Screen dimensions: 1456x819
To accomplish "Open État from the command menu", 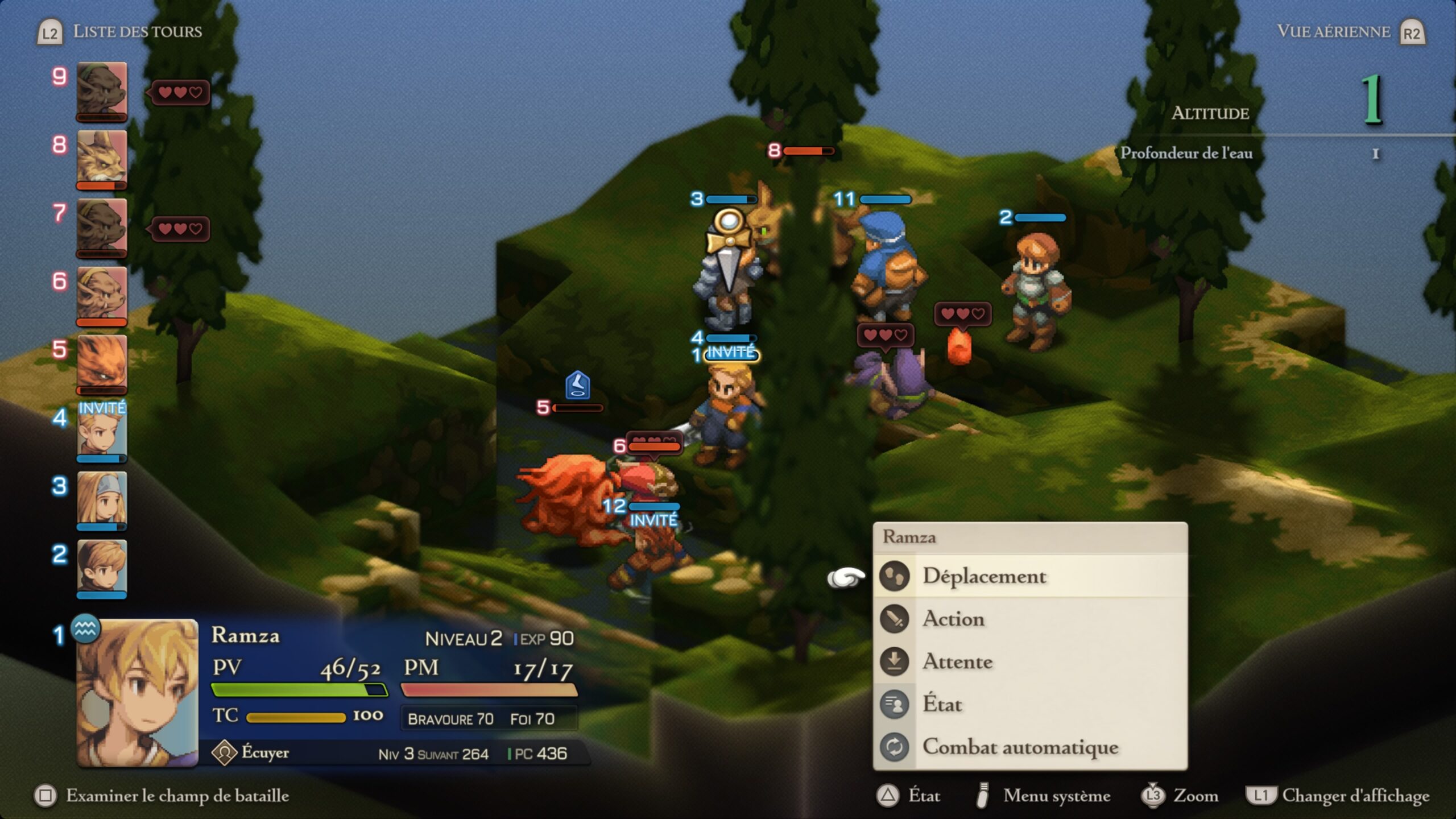I will pos(942,704).
